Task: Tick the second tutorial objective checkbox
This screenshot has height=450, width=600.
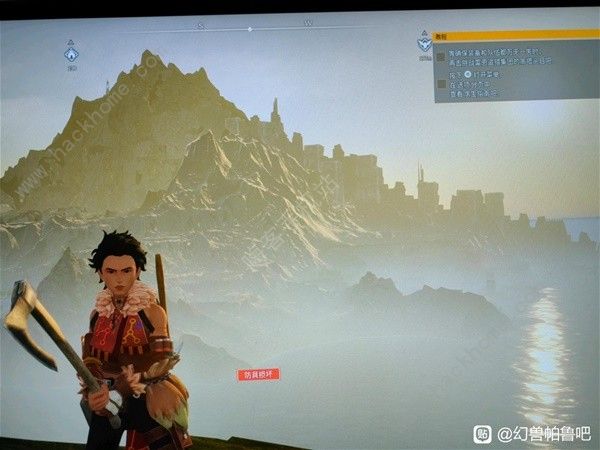Action: (x=440, y=84)
